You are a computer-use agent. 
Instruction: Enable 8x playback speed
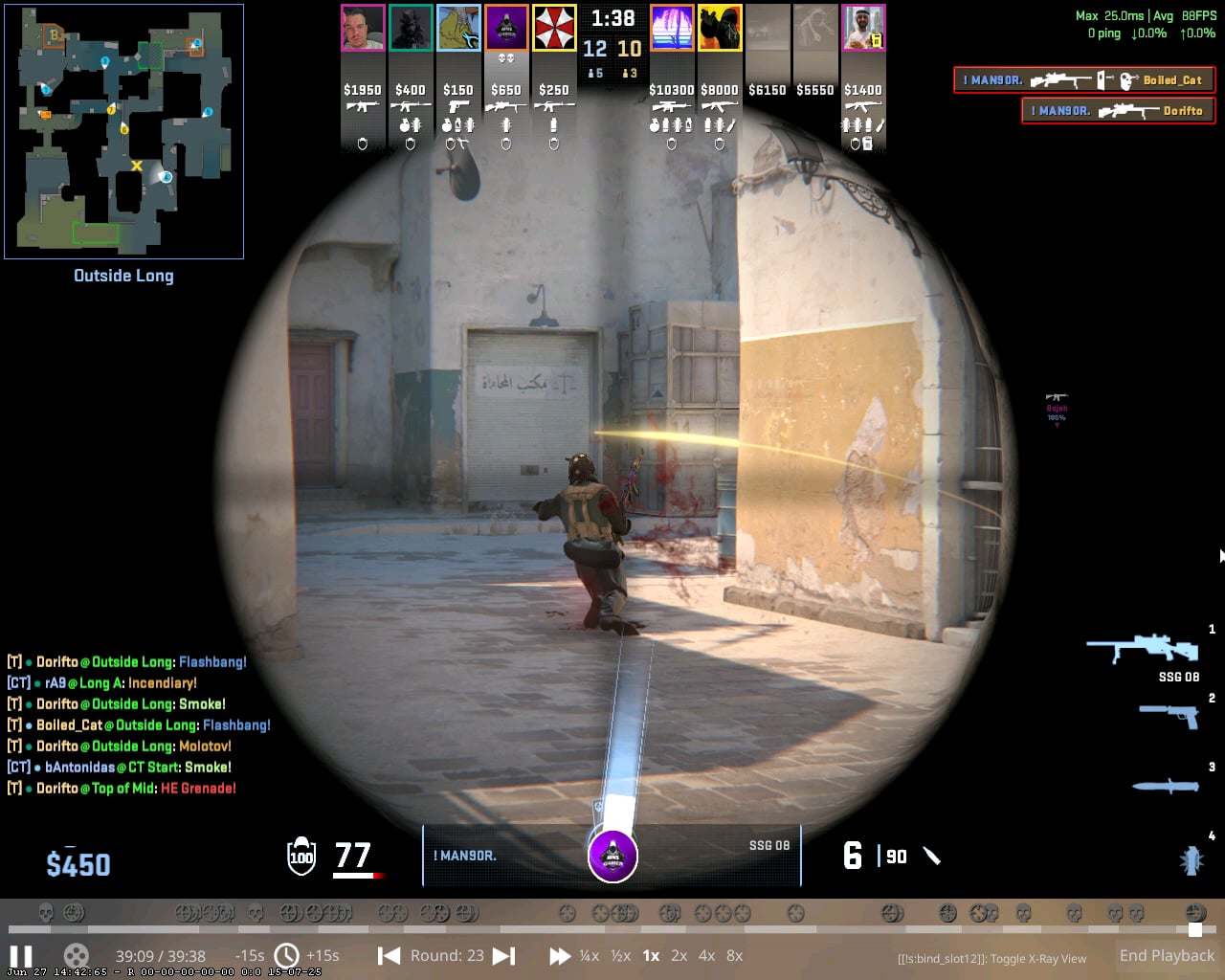tap(734, 955)
